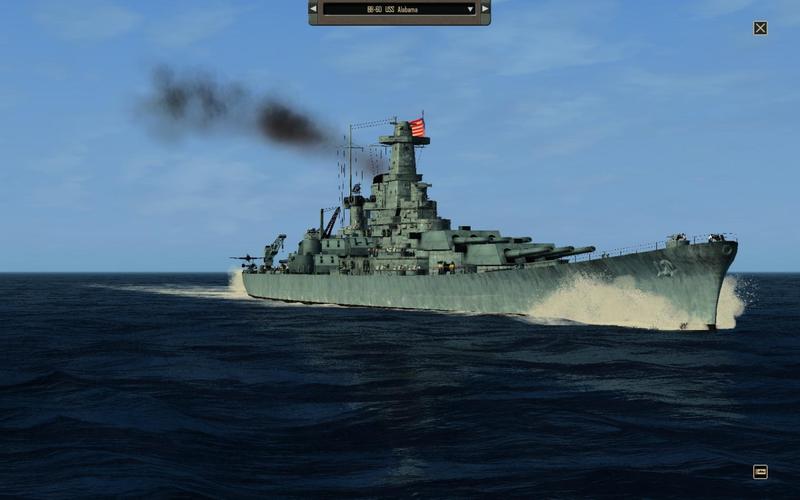
Task: Click the small ship icon button in the corner
Action: click(760, 471)
